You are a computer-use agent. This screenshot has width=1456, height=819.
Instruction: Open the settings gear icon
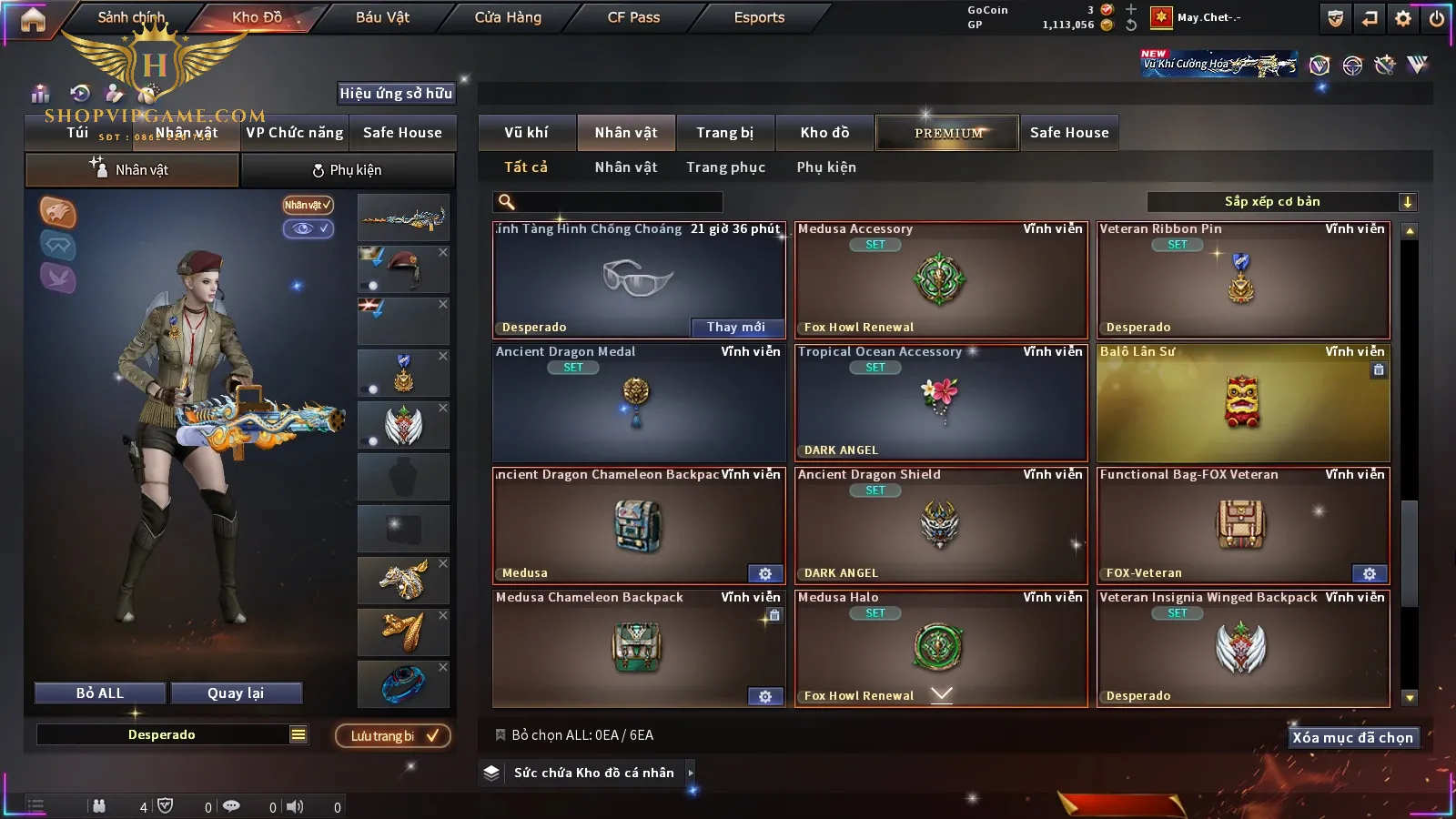tap(1403, 18)
